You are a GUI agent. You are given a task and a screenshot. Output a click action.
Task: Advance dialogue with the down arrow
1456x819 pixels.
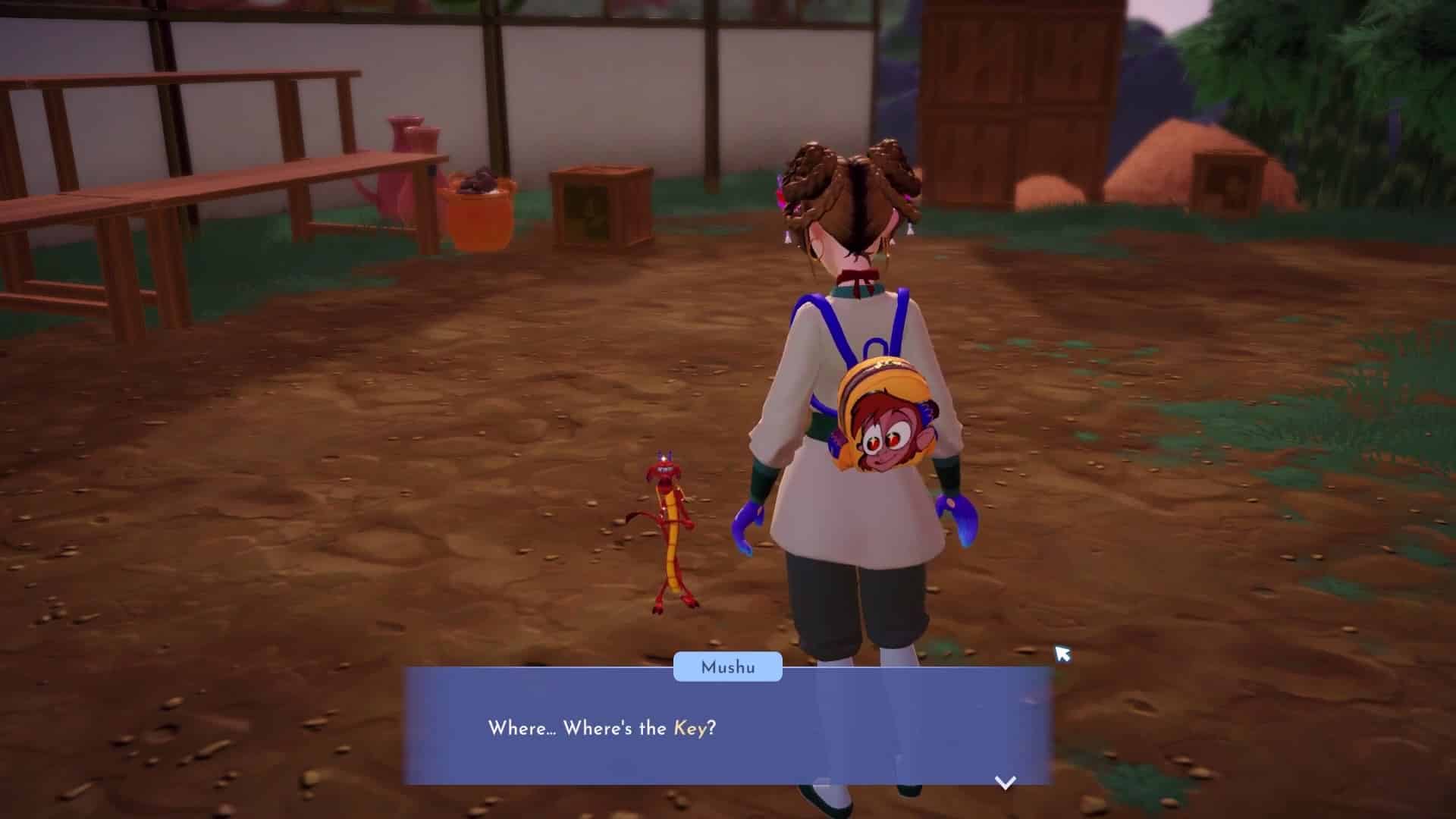click(1005, 783)
